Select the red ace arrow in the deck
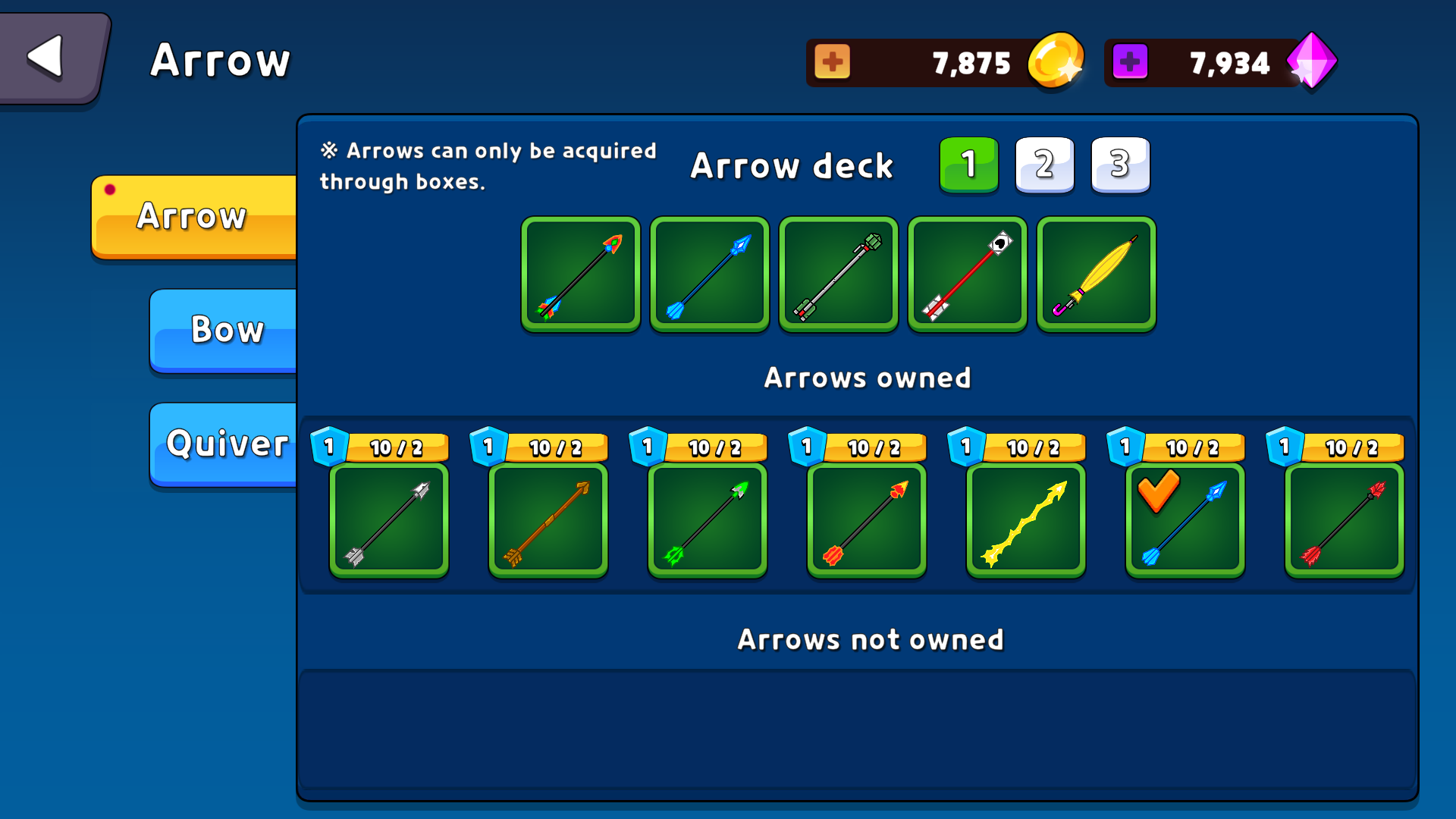The image size is (1456, 819). tap(967, 274)
